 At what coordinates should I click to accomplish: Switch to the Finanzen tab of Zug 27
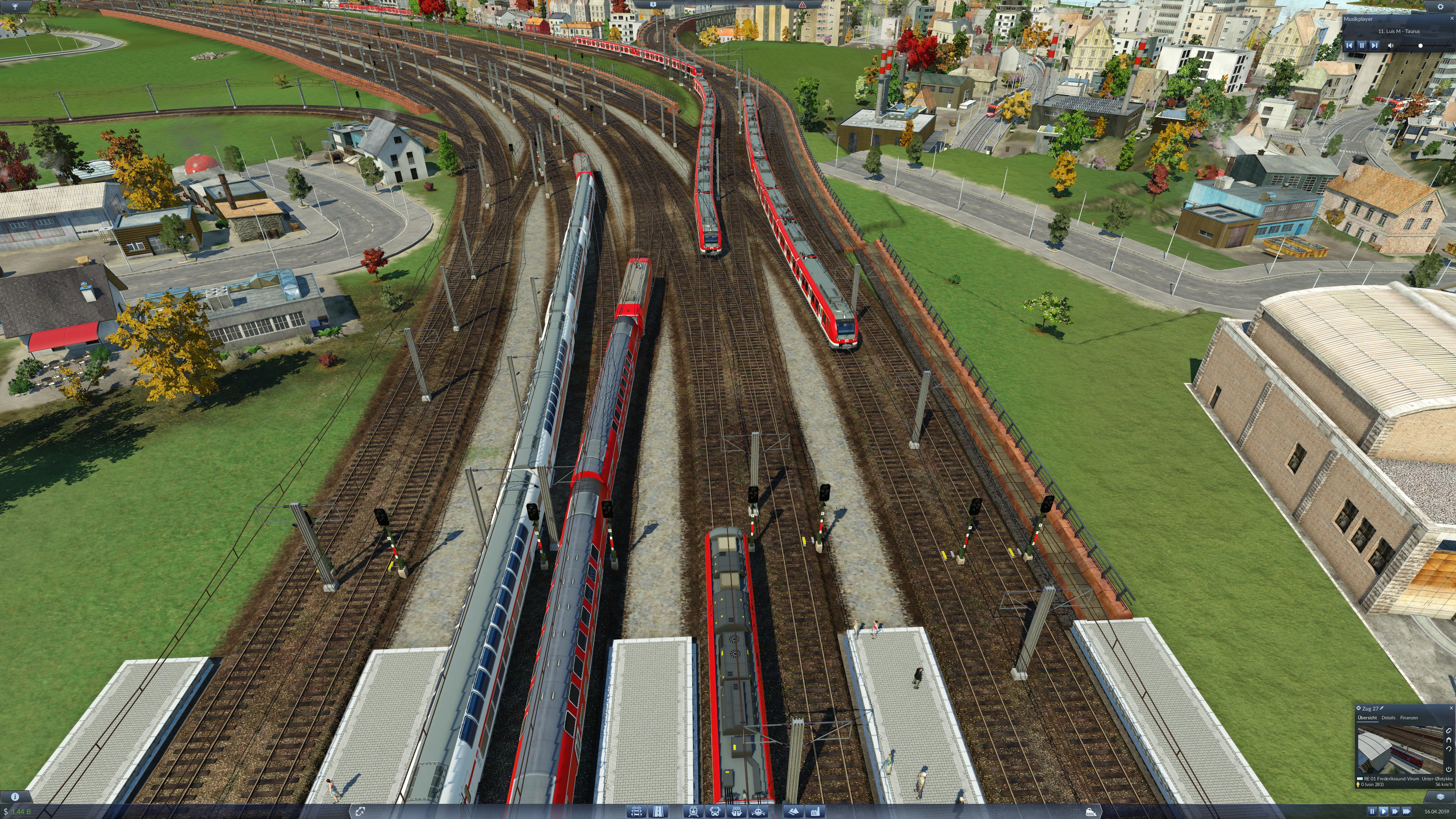pyautogui.click(x=1409, y=718)
